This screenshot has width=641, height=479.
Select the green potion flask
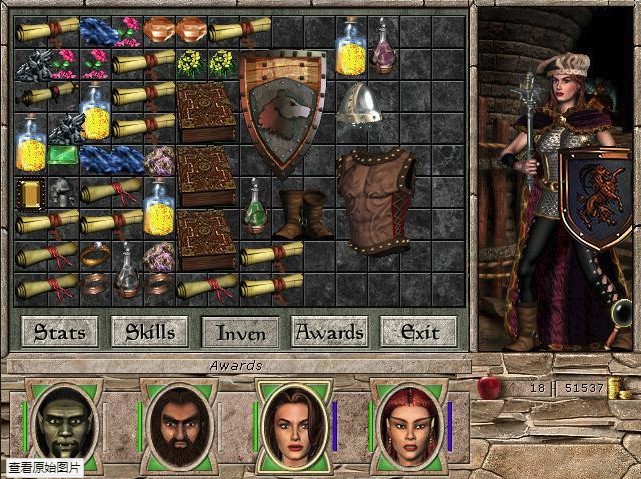[x=256, y=205]
